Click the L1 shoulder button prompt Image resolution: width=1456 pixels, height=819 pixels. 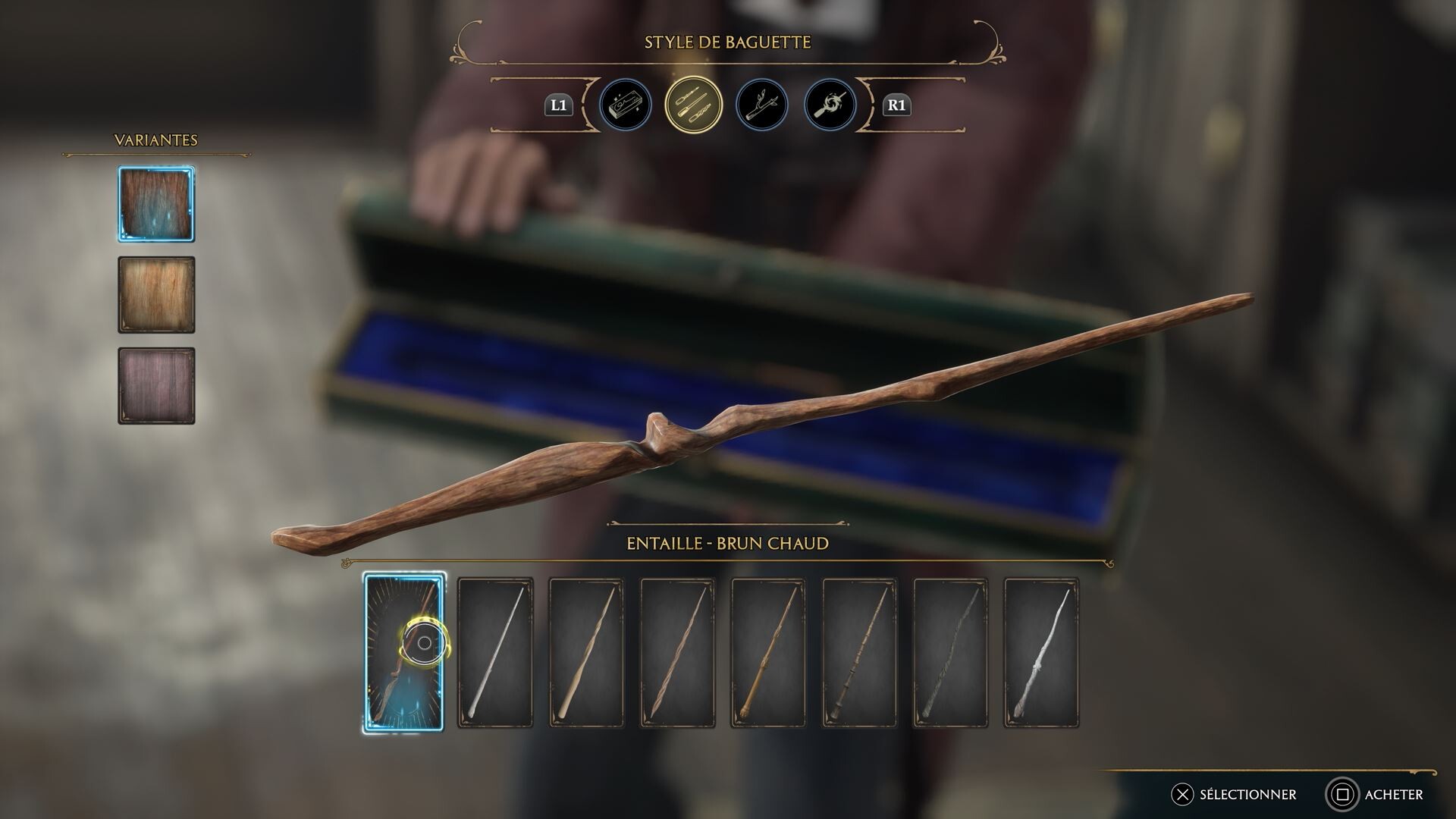pyautogui.click(x=559, y=106)
